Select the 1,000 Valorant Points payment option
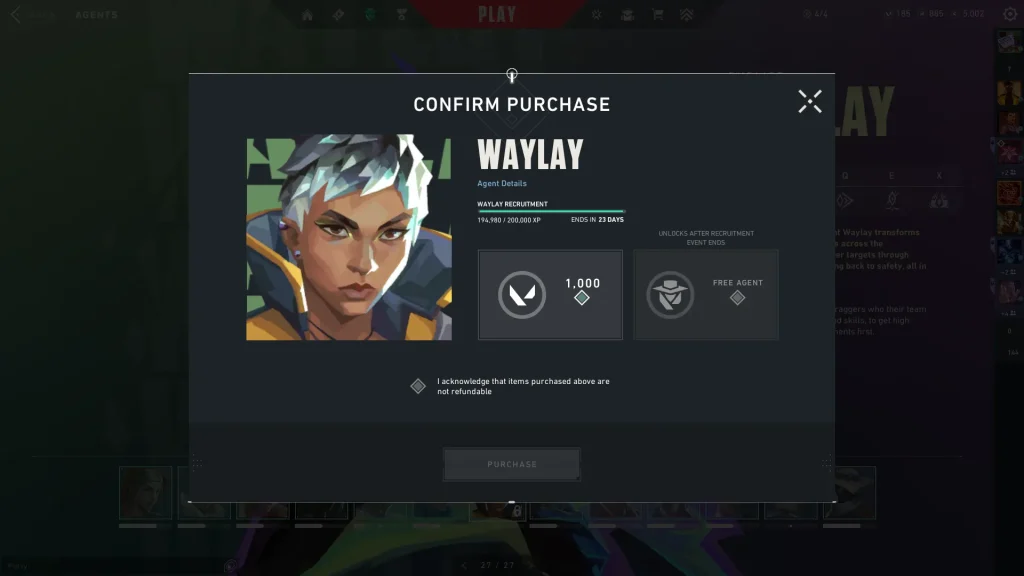Screen dimensions: 1024x576 click(x=550, y=295)
